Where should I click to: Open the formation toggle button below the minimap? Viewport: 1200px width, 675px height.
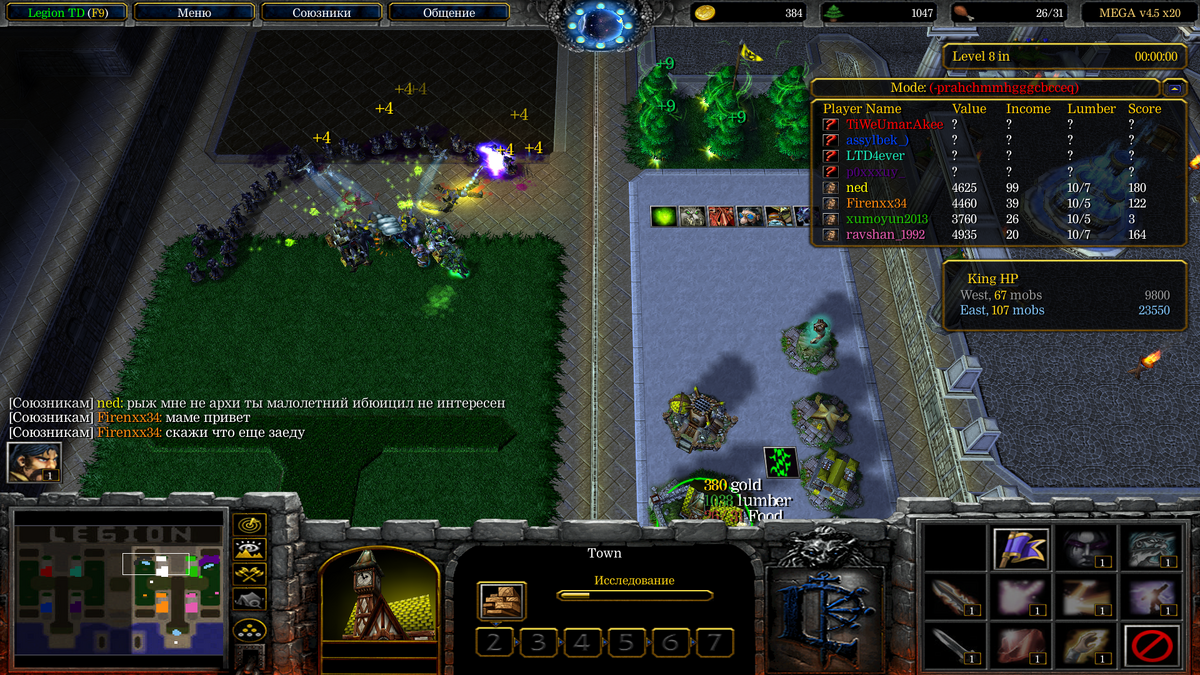tap(249, 630)
